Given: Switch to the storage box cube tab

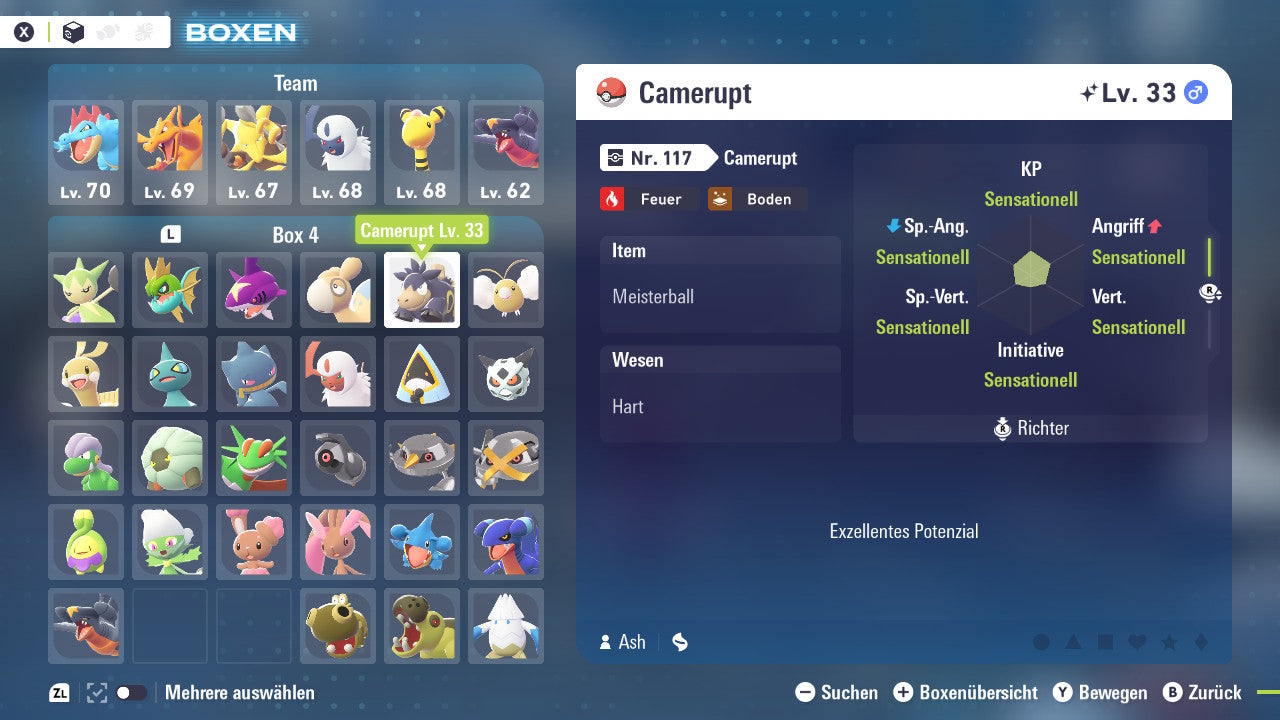Looking at the screenshot, I should [x=73, y=32].
